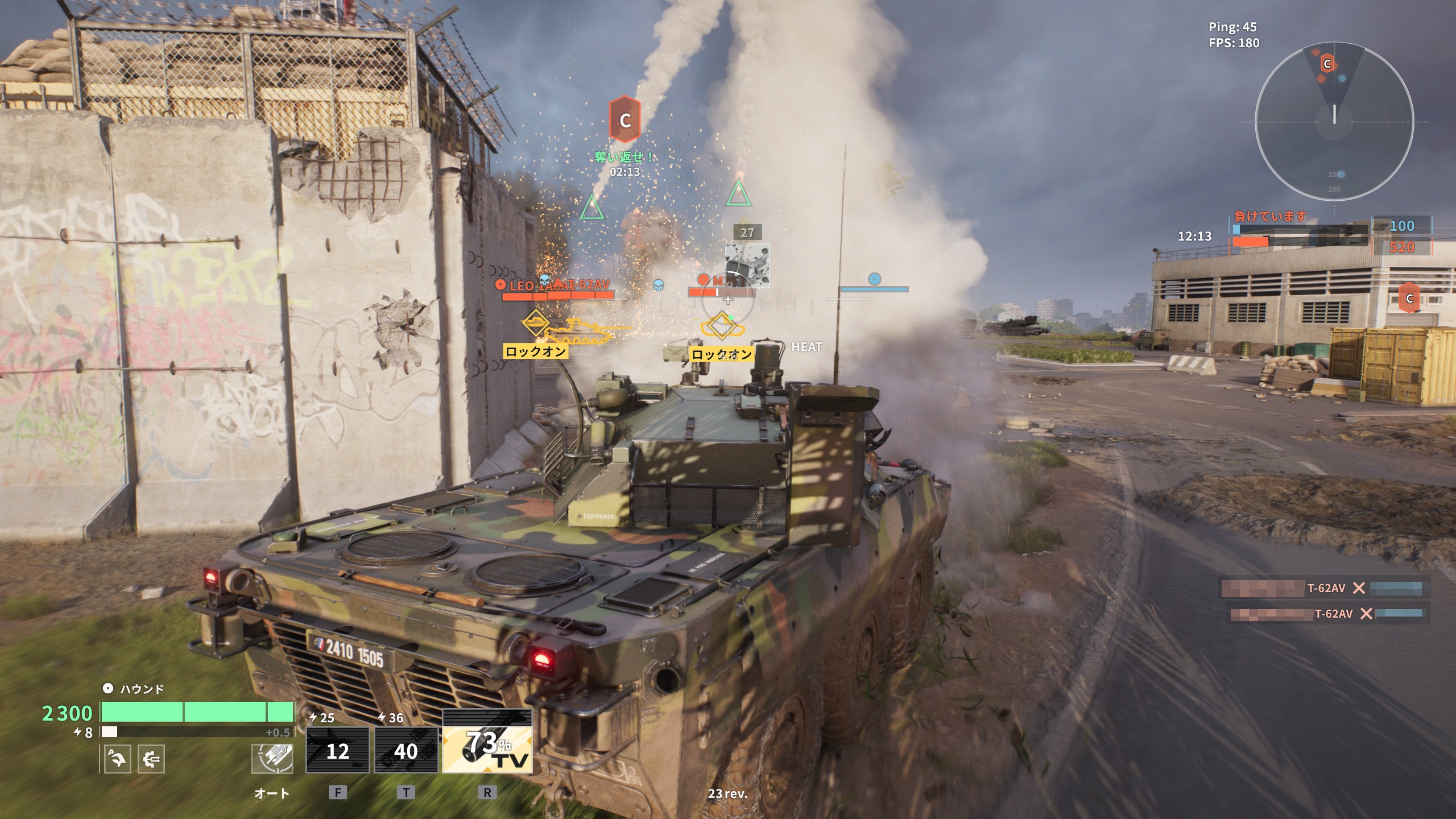Open the circular radar minimap

pos(1334,122)
